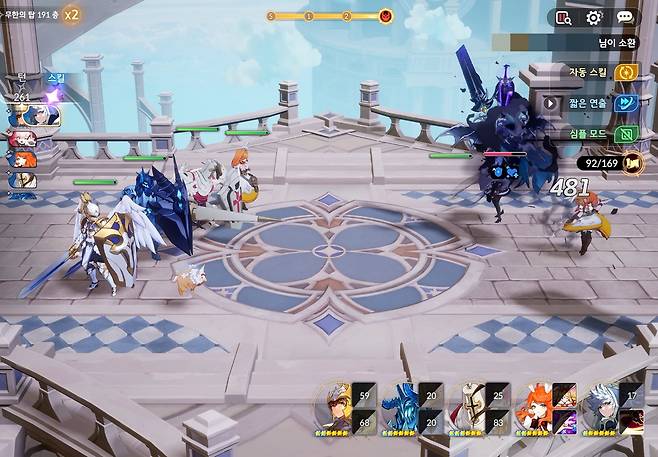Viewport: 658px width, 457px height.
Task: Open the gear settings menu
Action: [594, 17]
